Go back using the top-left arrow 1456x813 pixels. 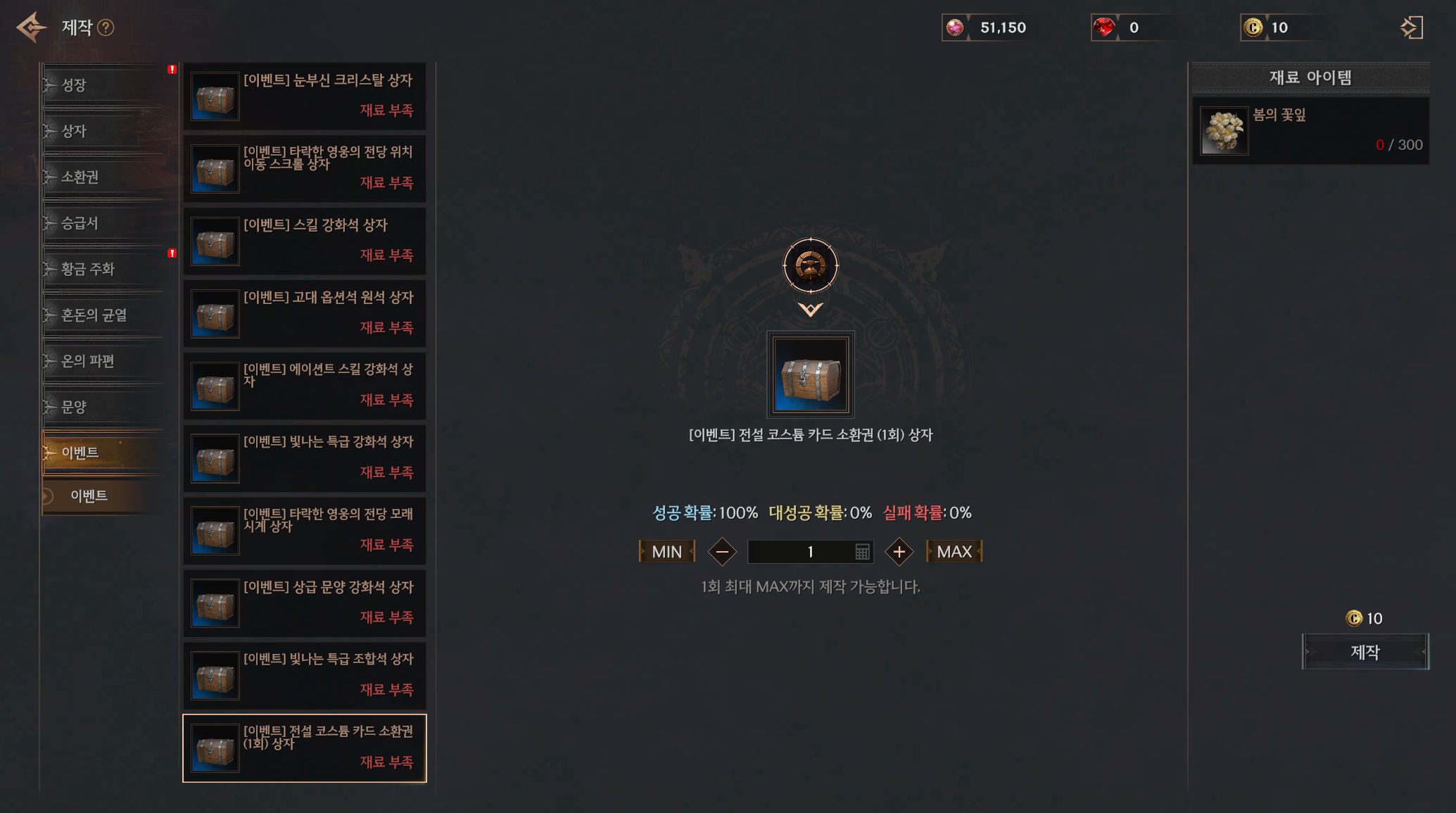(31, 27)
